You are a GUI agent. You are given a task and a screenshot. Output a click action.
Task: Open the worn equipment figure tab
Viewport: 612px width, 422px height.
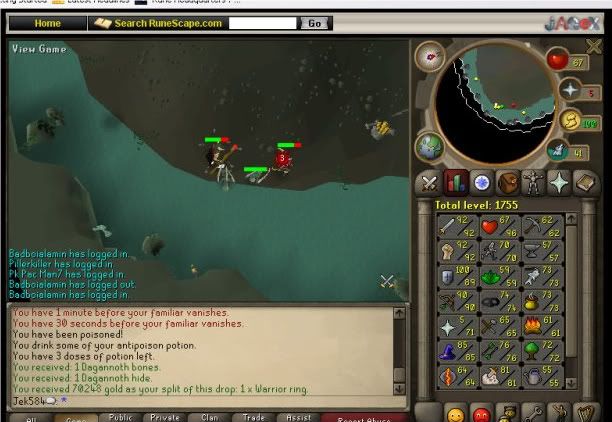(533, 183)
